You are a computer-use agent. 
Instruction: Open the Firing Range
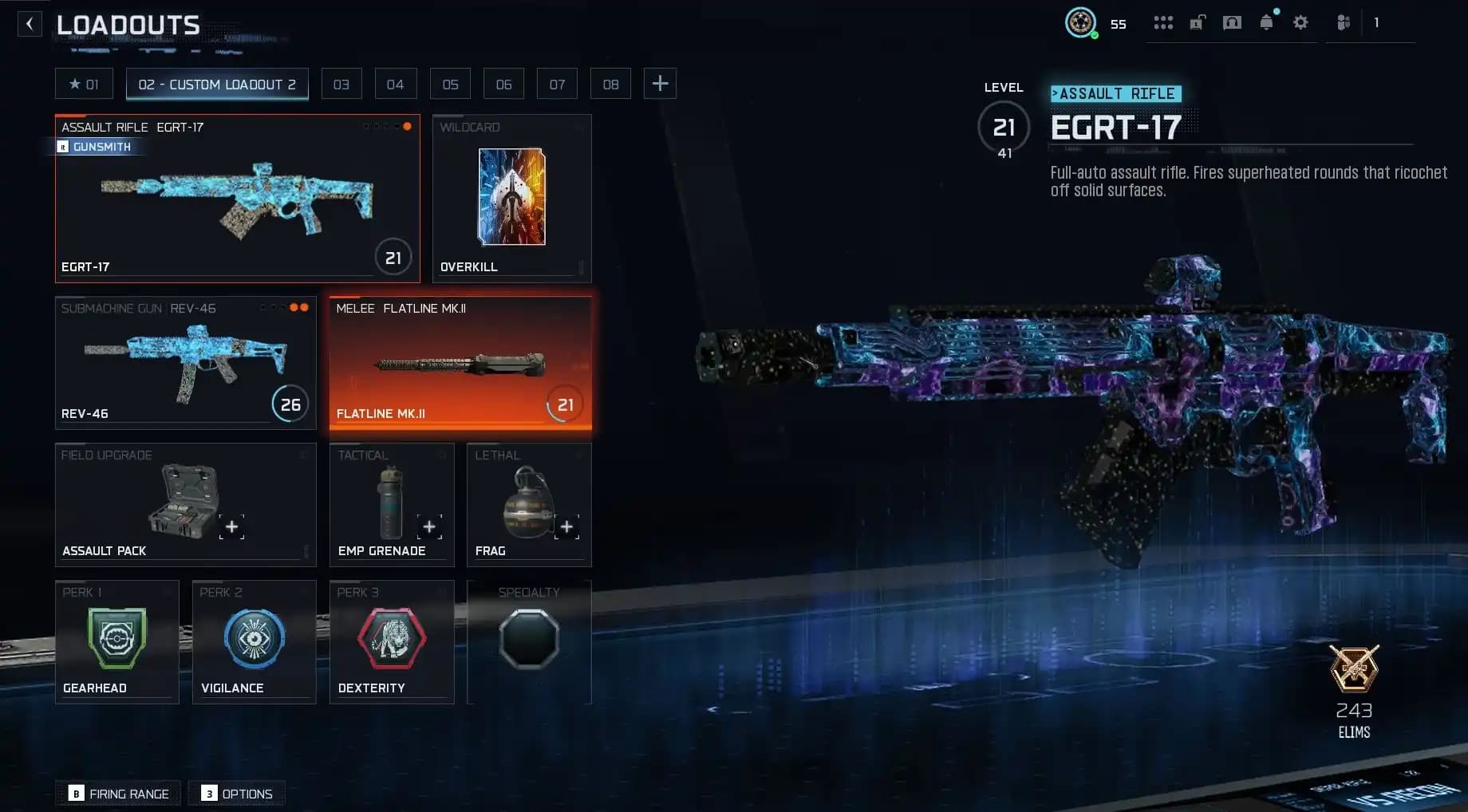[117, 793]
